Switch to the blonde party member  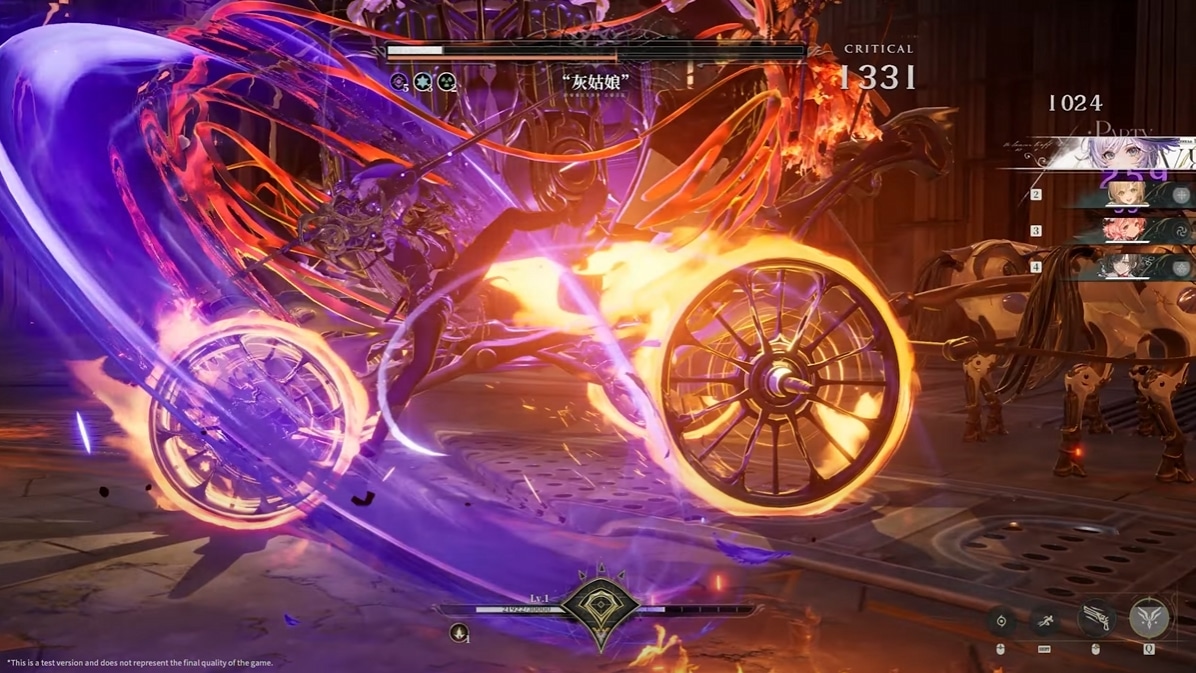[x=1130, y=195]
